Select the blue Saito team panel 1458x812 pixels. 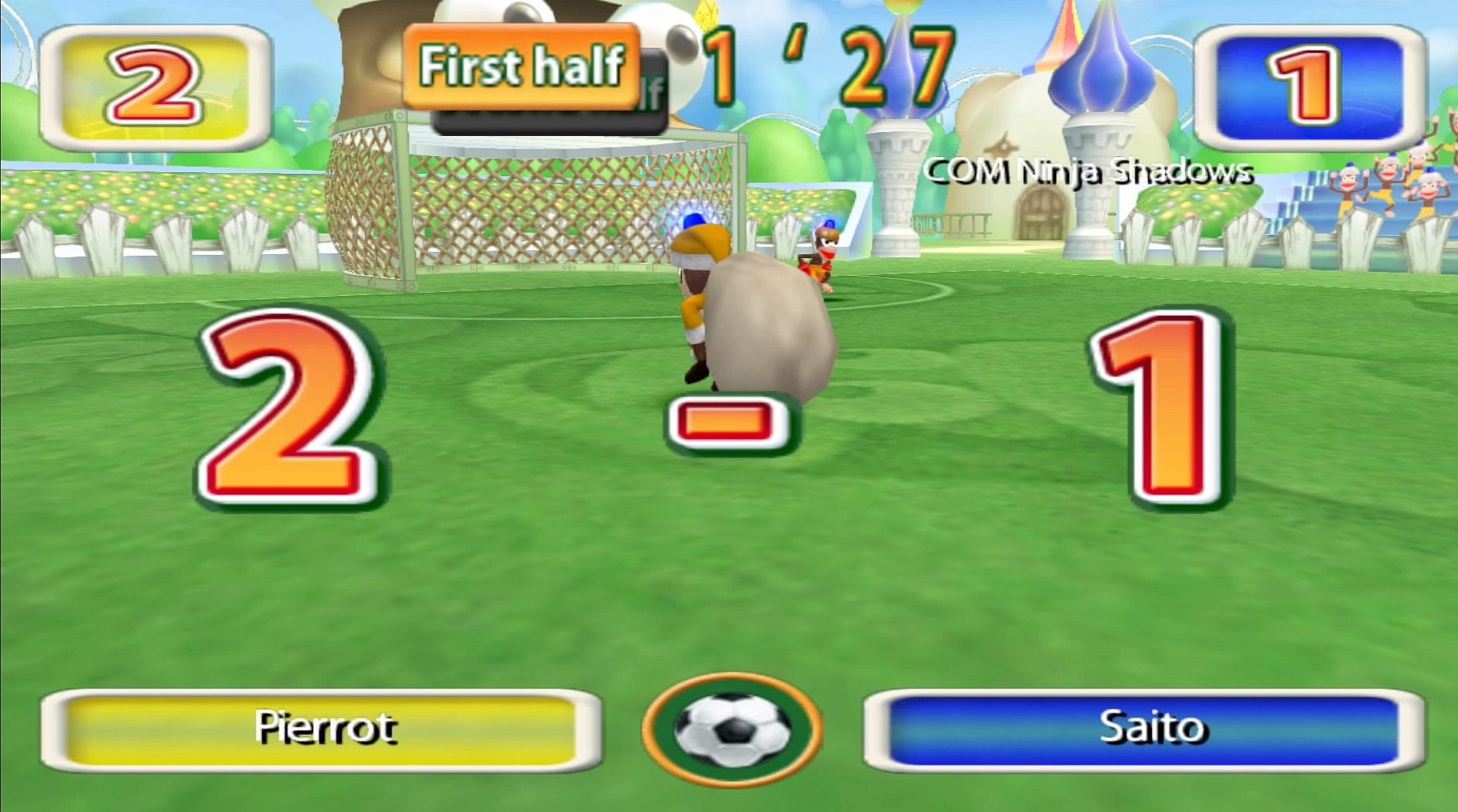coord(1144,729)
